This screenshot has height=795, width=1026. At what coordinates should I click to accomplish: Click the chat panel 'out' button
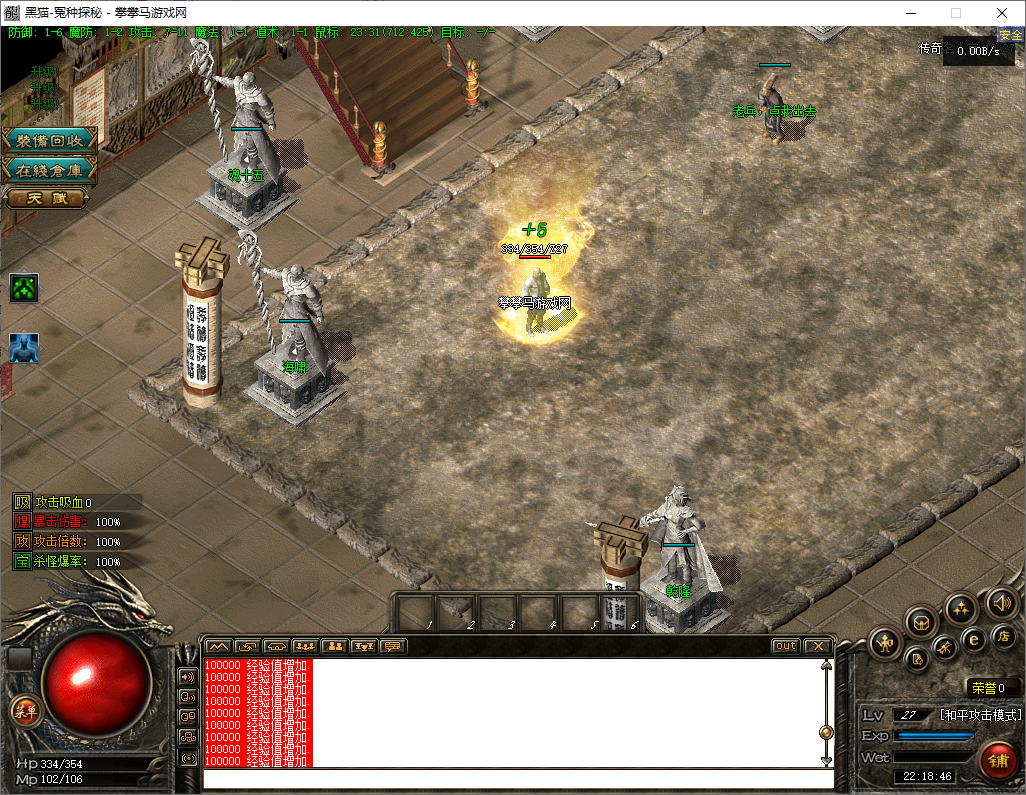click(786, 646)
